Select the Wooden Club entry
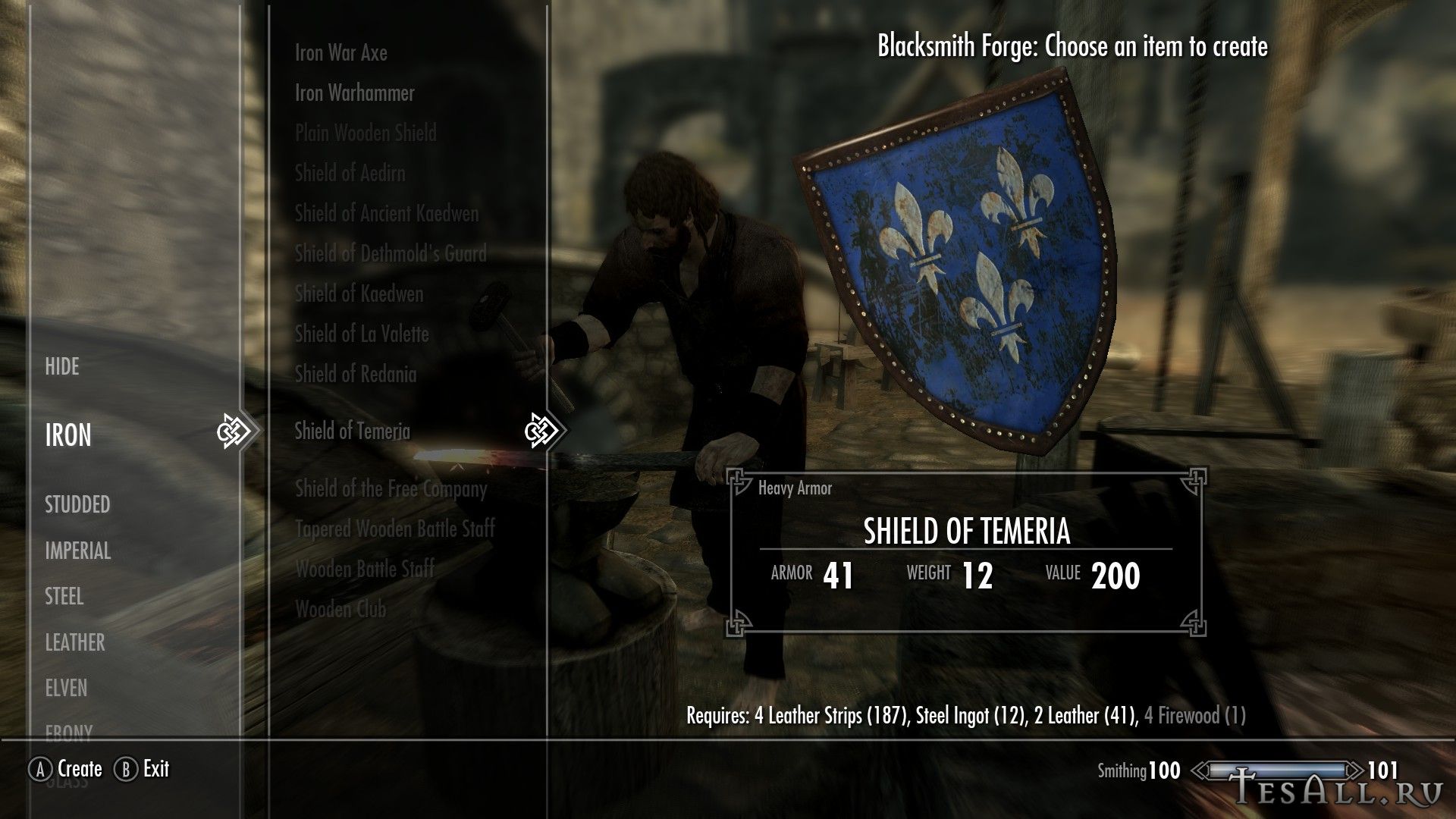This screenshot has width=1456, height=819. (x=340, y=610)
